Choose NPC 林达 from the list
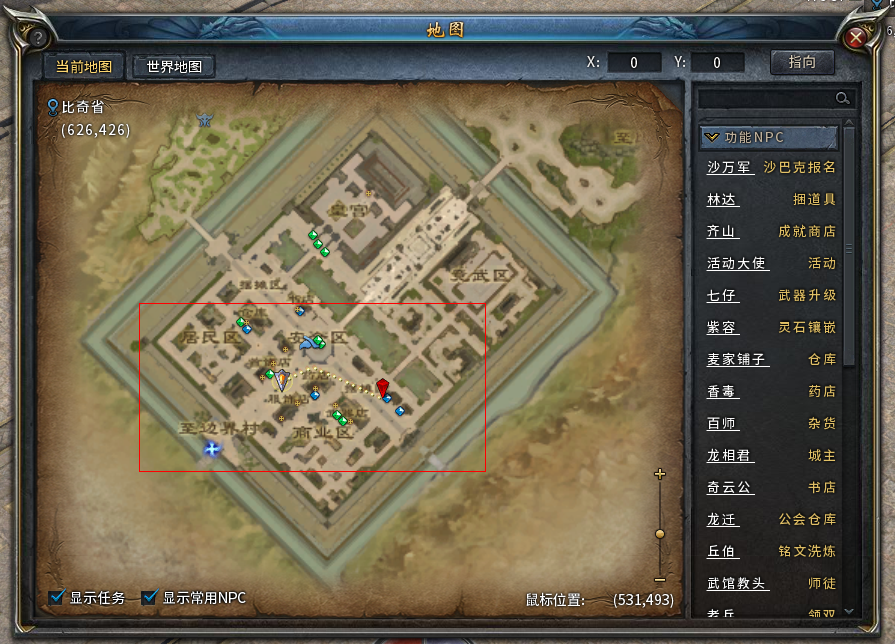 (x=721, y=200)
